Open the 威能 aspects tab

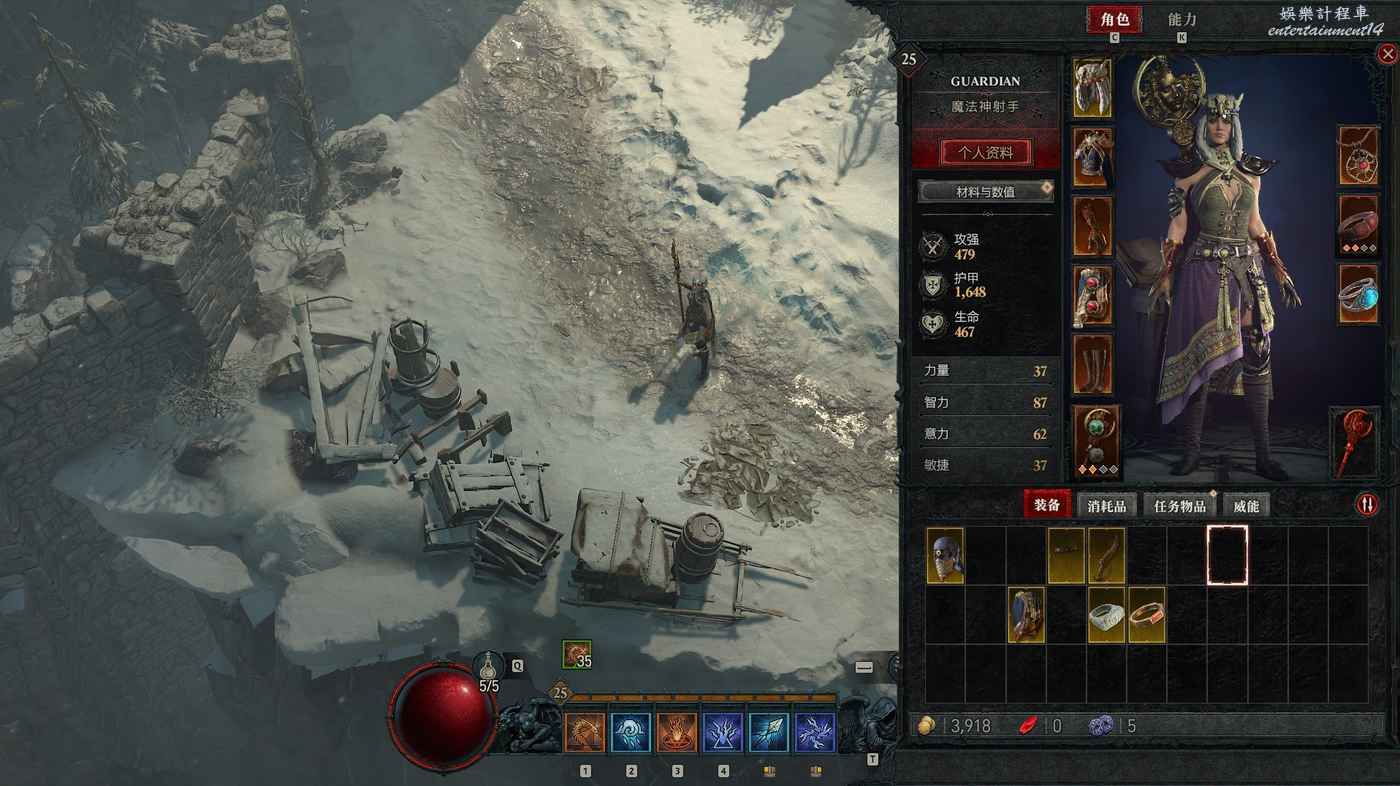[1245, 506]
